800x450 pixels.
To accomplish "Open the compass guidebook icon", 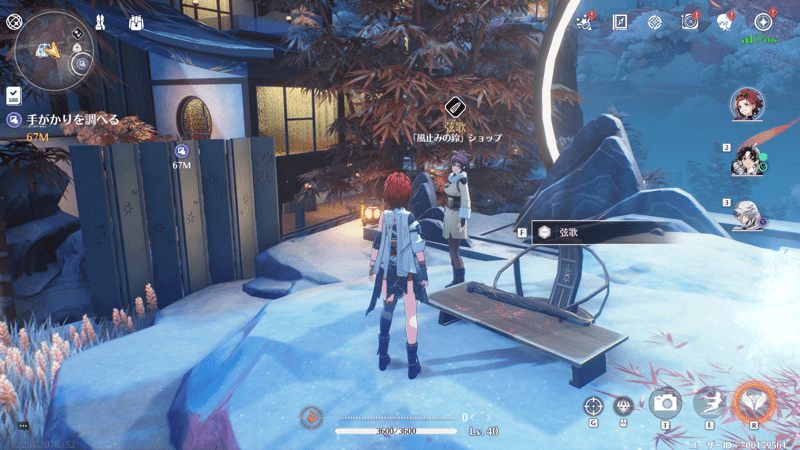I will (x=620, y=21).
